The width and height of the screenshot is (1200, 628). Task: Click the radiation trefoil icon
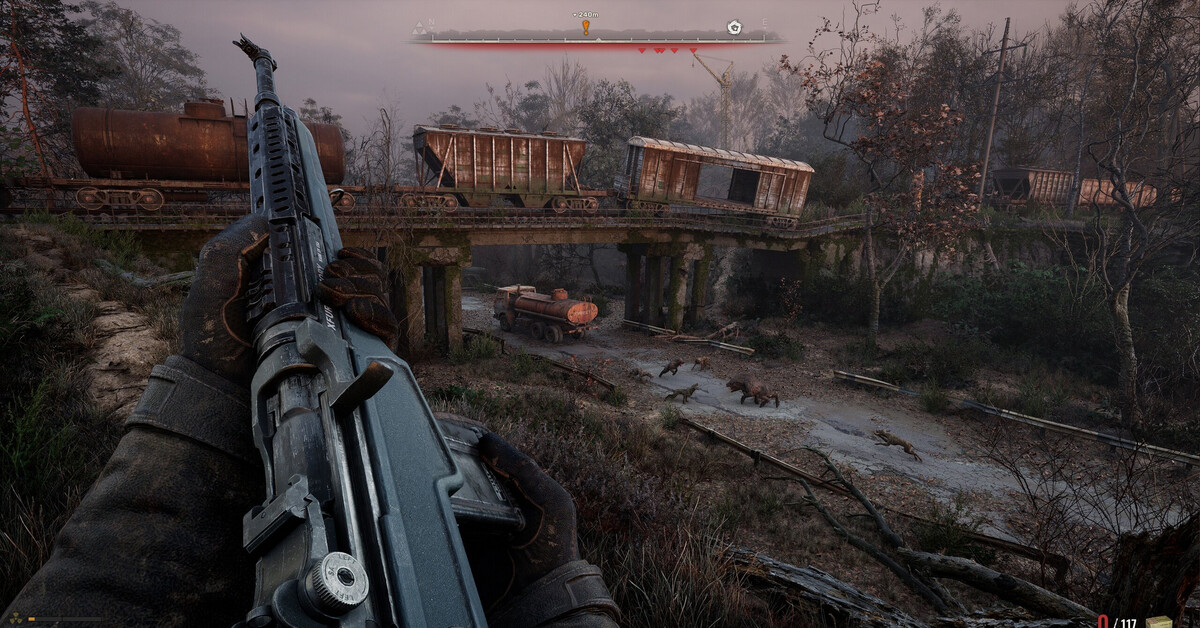pyautogui.click(x=15, y=620)
